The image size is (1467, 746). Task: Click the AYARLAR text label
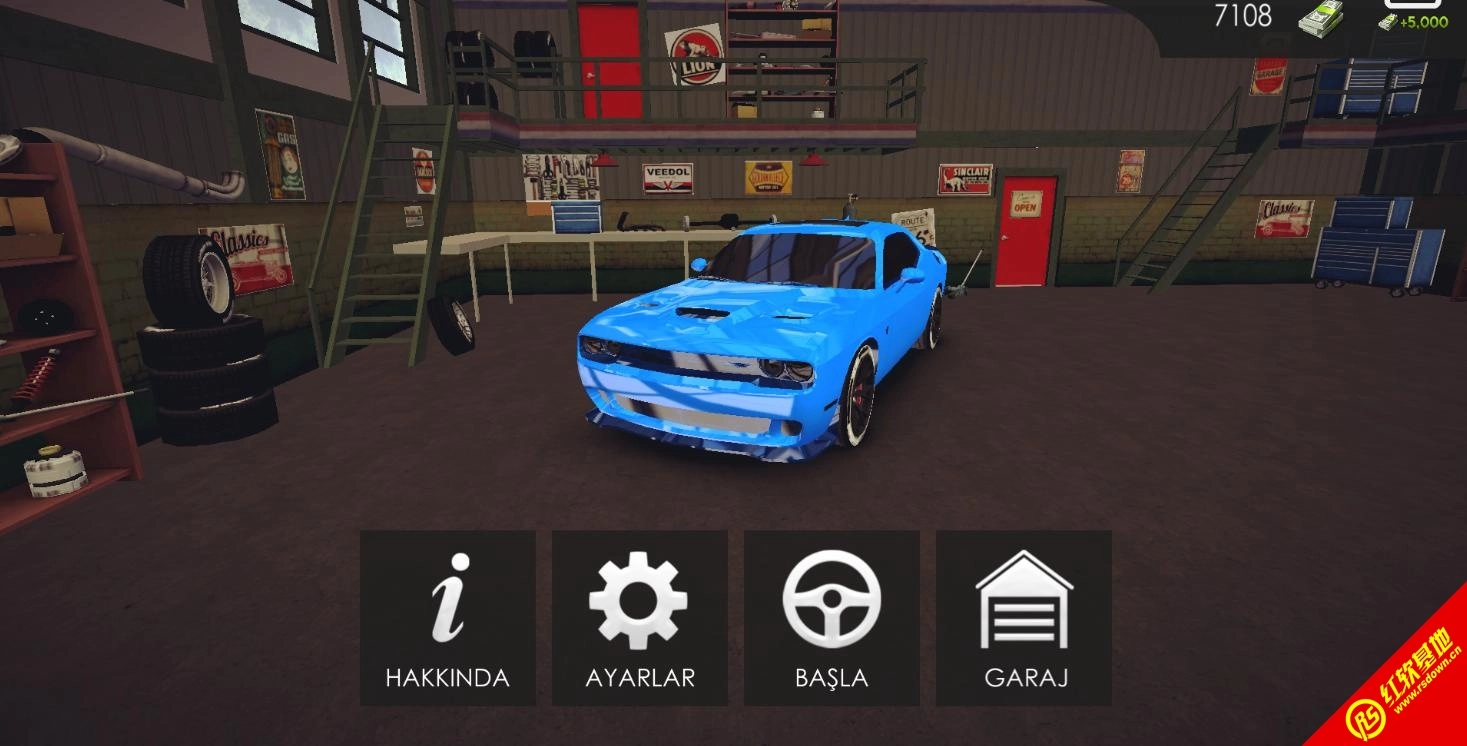[640, 678]
